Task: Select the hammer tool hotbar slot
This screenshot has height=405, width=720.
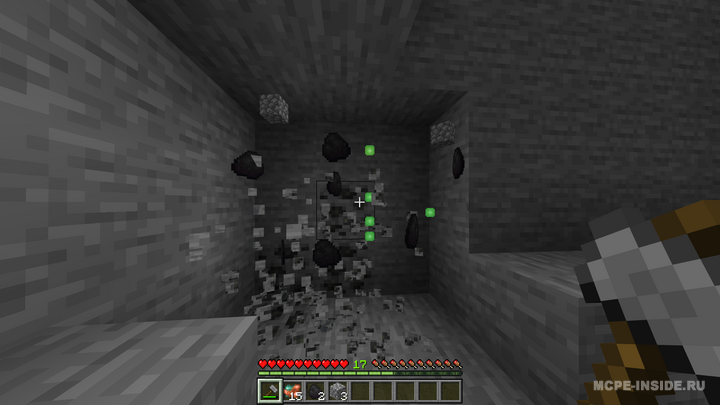Action: click(x=270, y=390)
